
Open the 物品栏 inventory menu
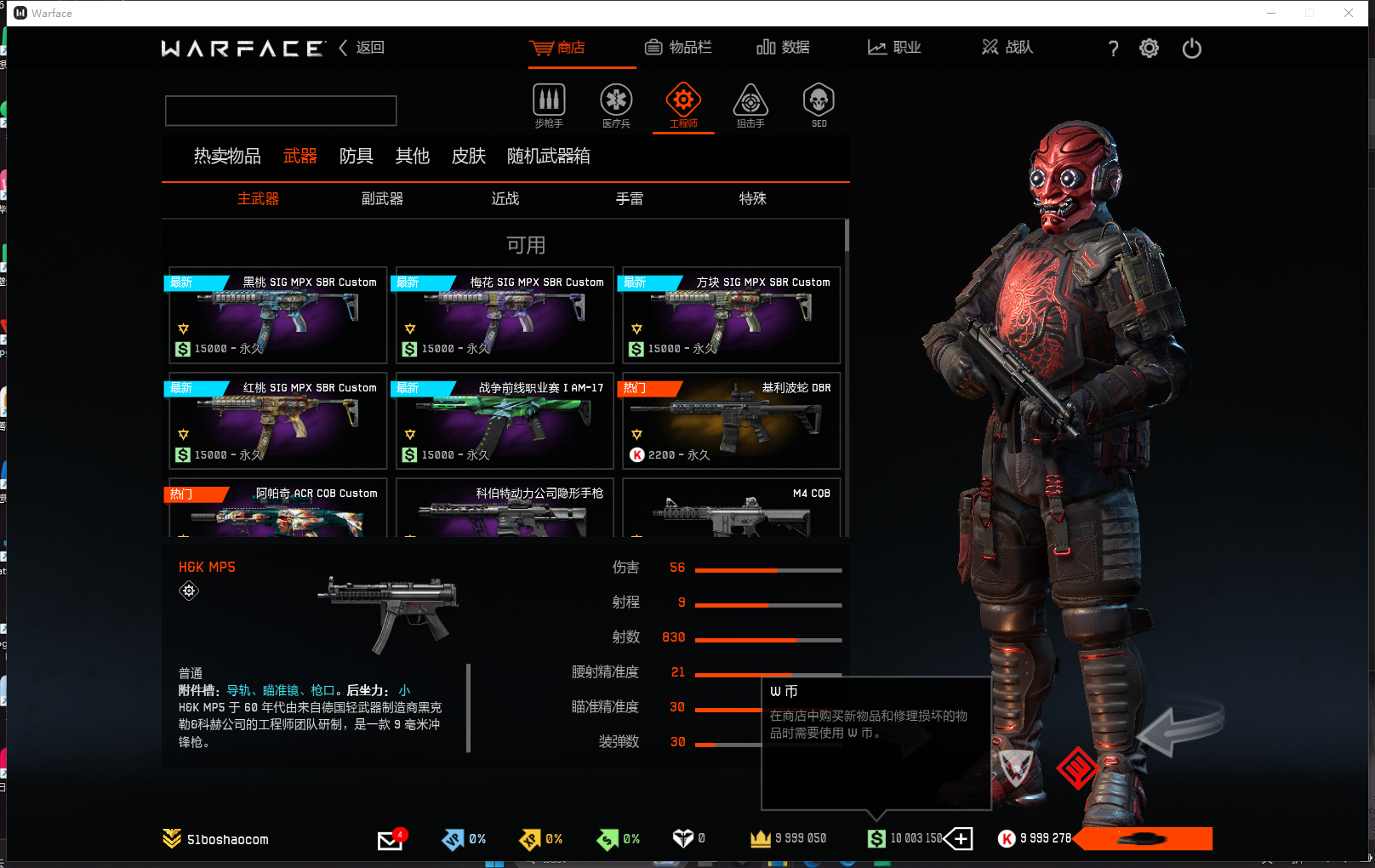click(x=678, y=48)
